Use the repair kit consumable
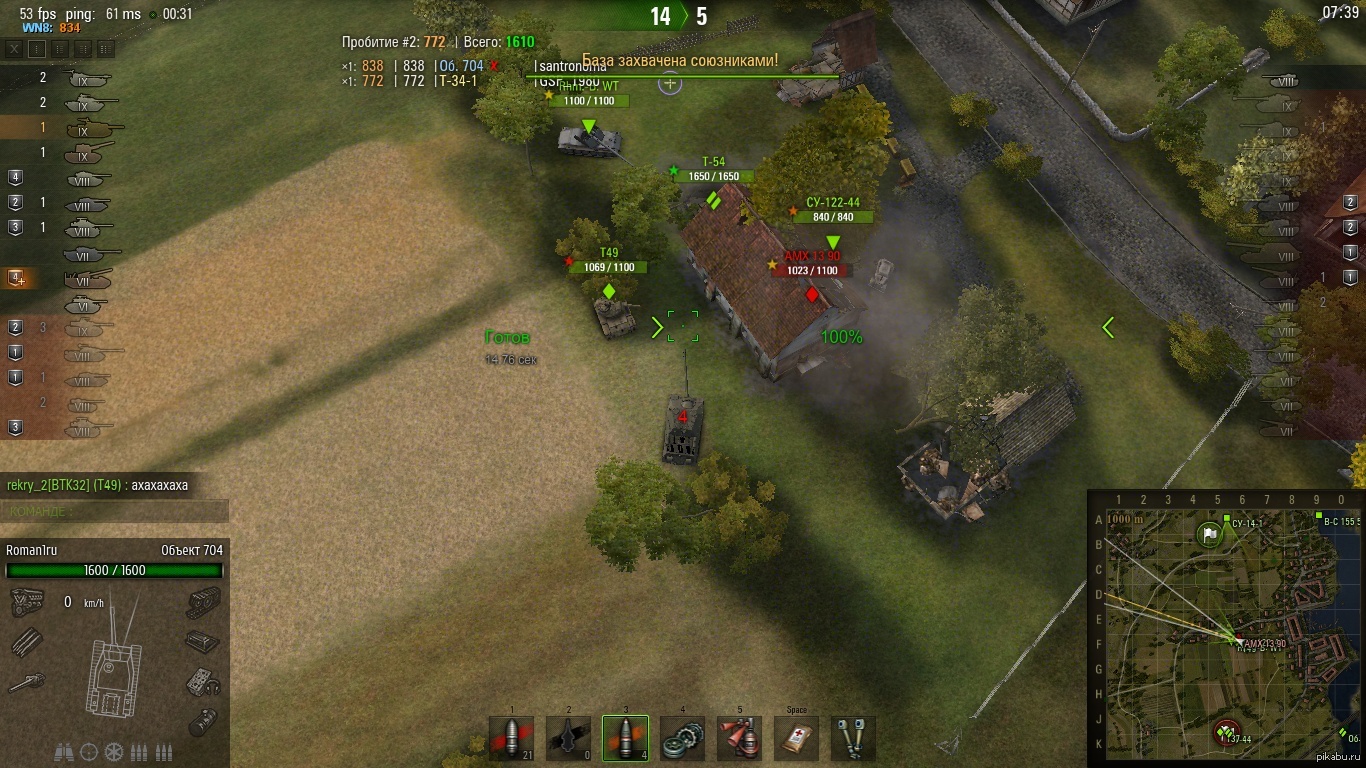This screenshot has width=1366, height=768. tap(682, 738)
